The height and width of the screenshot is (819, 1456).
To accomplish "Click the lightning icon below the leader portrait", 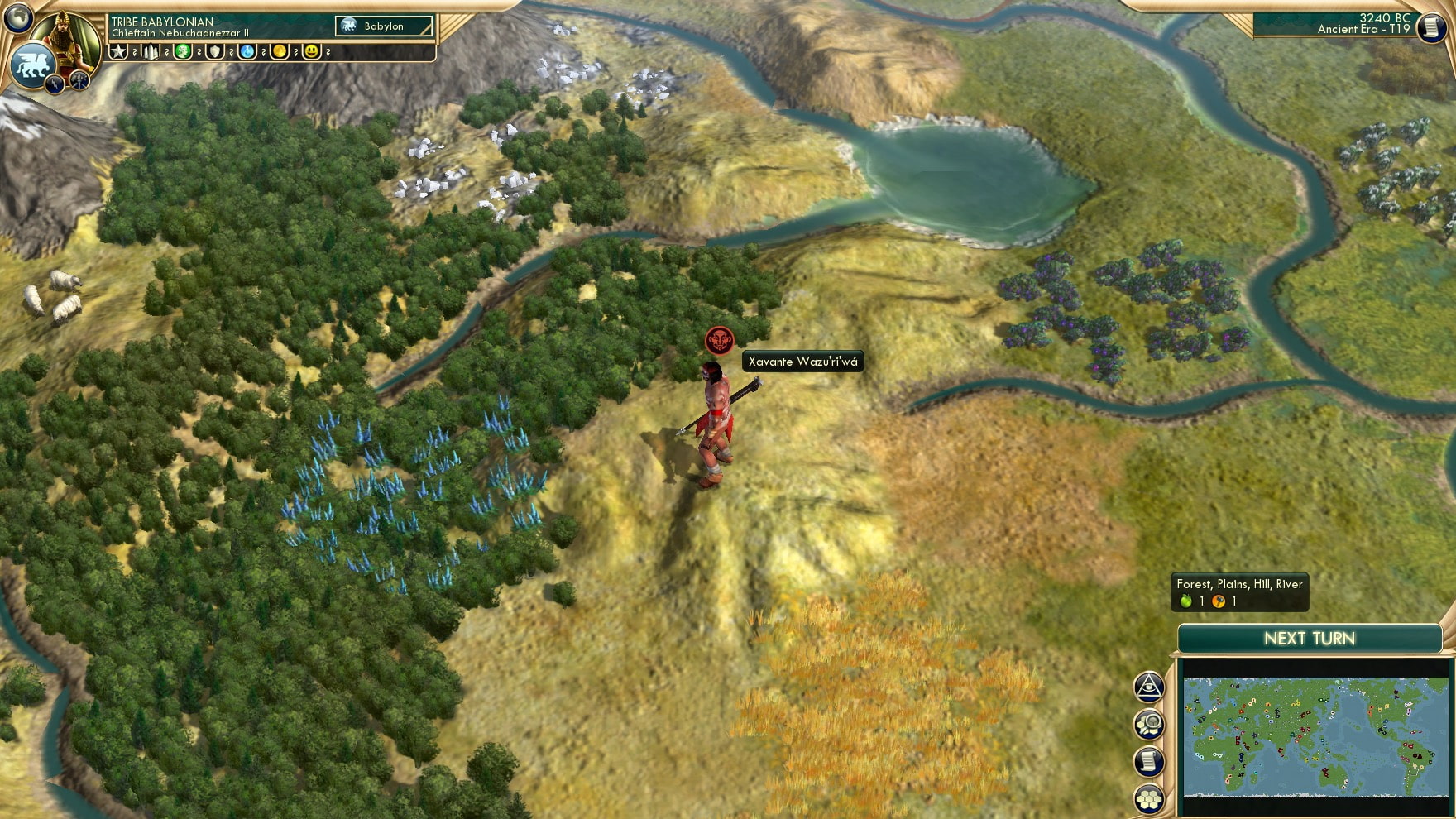I will coord(55,85).
